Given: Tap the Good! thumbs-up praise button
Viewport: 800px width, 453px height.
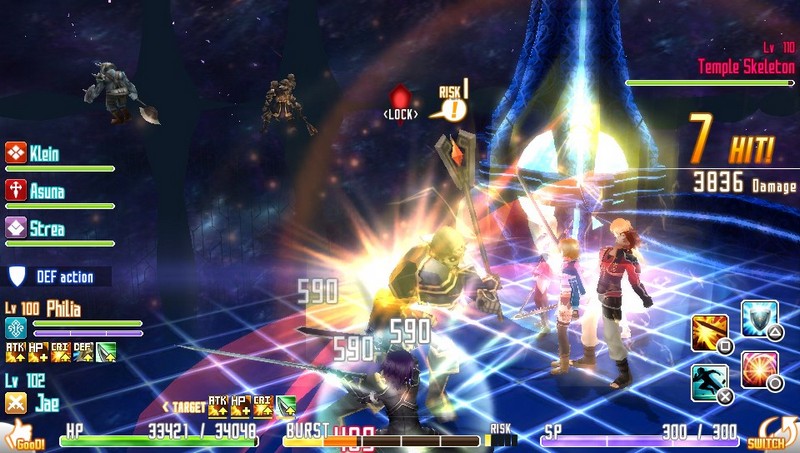Looking at the screenshot, I should (x=22, y=434).
